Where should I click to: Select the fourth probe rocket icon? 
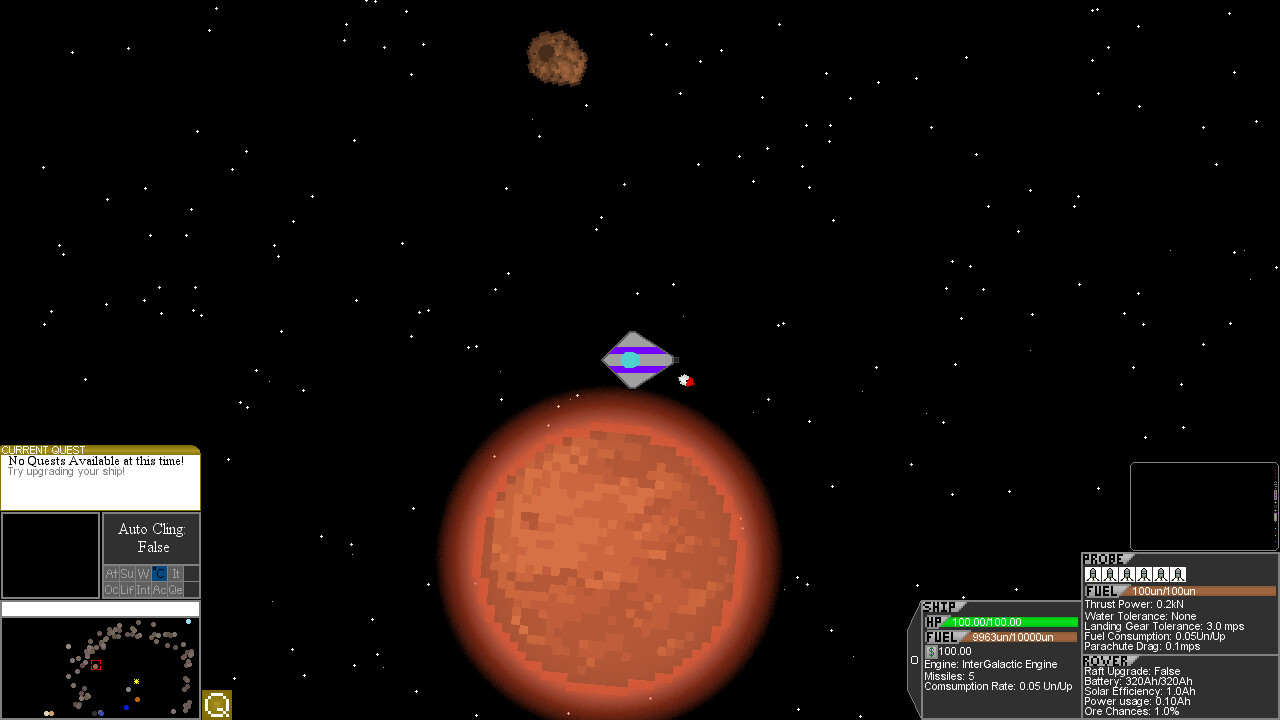coord(1144,574)
